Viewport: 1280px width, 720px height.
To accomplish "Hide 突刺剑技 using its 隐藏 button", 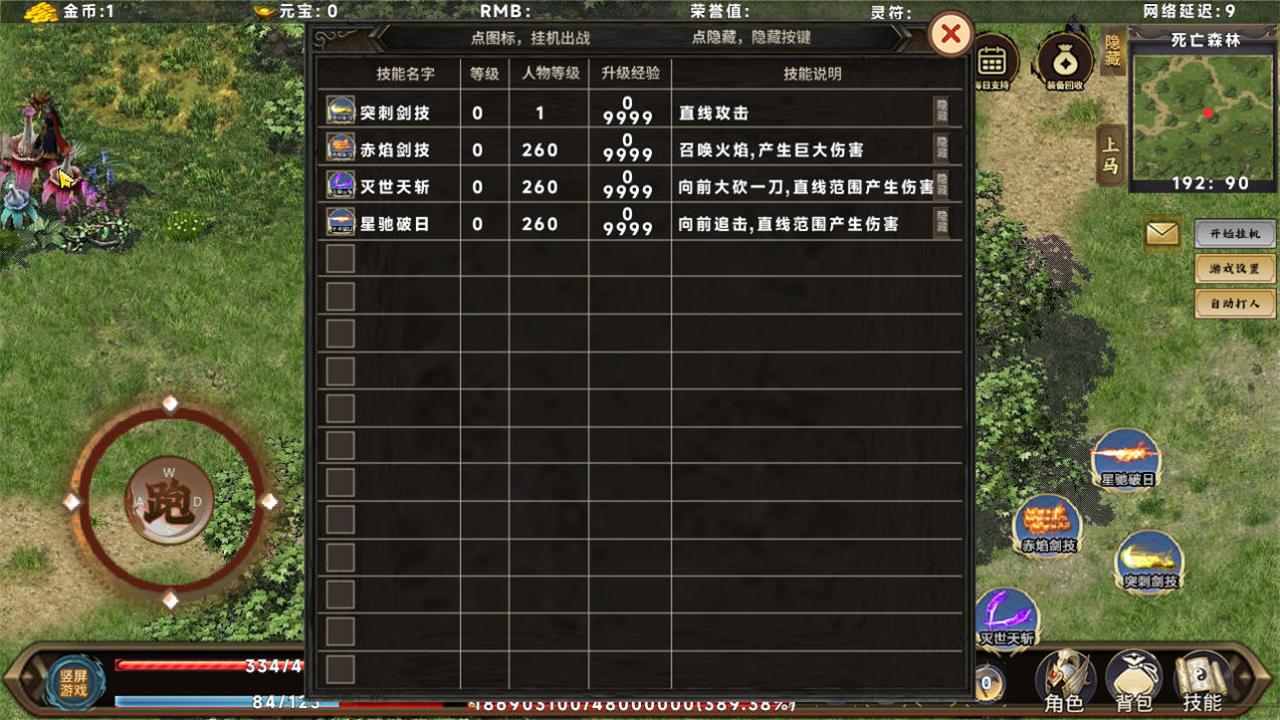I will pyautogui.click(x=941, y=110).
